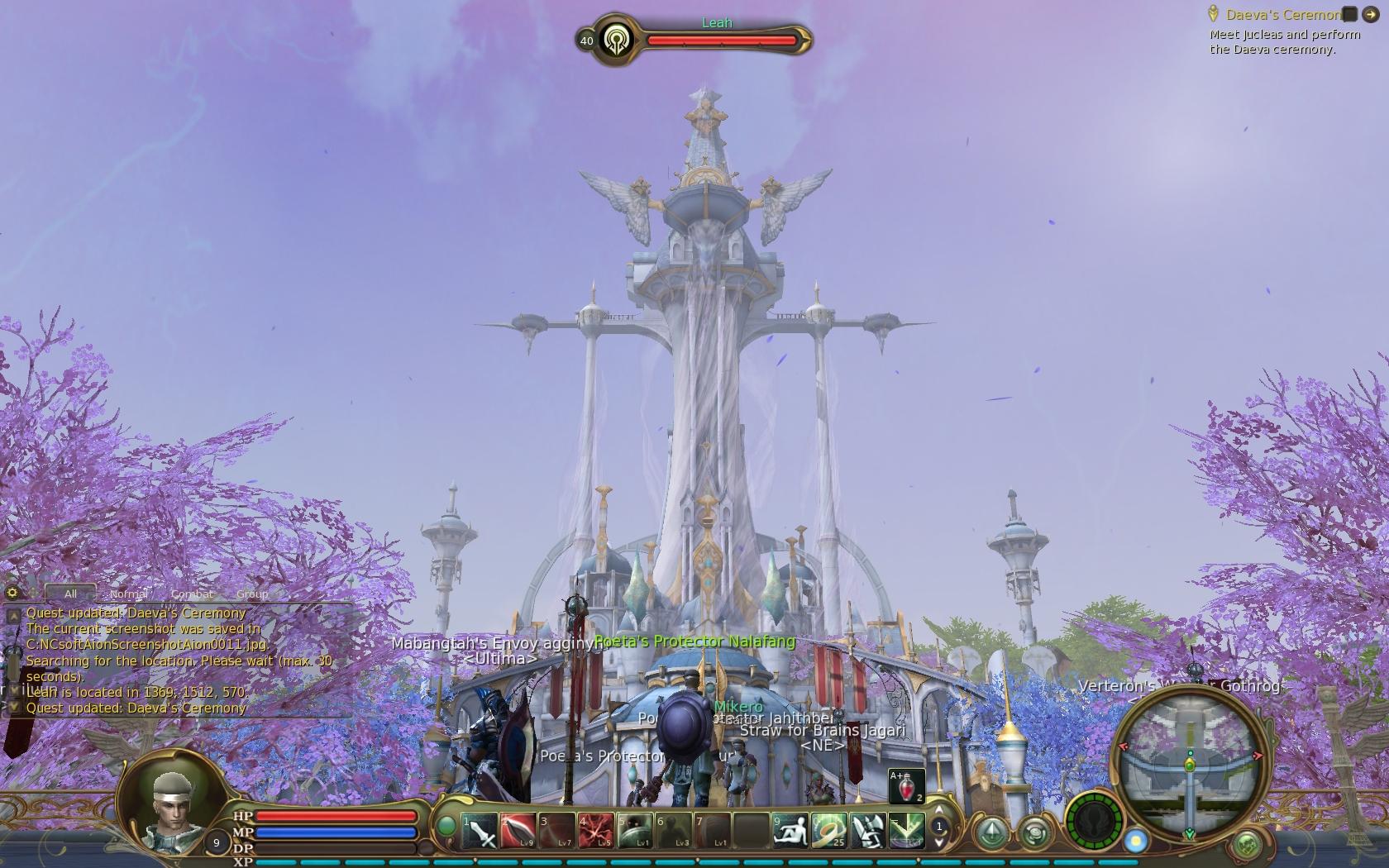Expand the quest tracker with the arrow button
Image resolution: width=1389 pixels, height=868 pixels.
pos(1370,14)
